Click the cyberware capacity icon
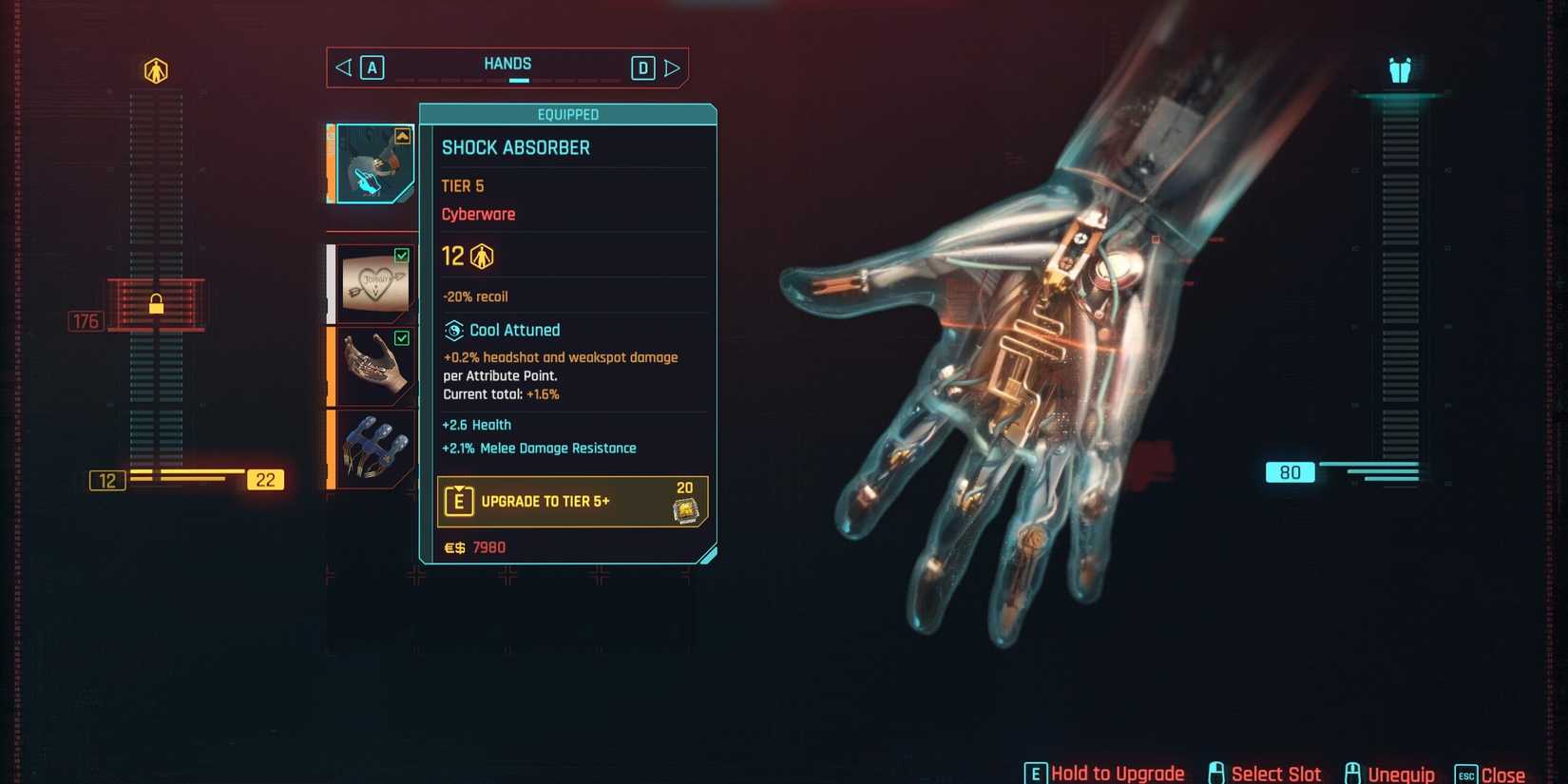The width and height of the screenshot is (1568, 784). pyautogui.click(x=156, y=70)
